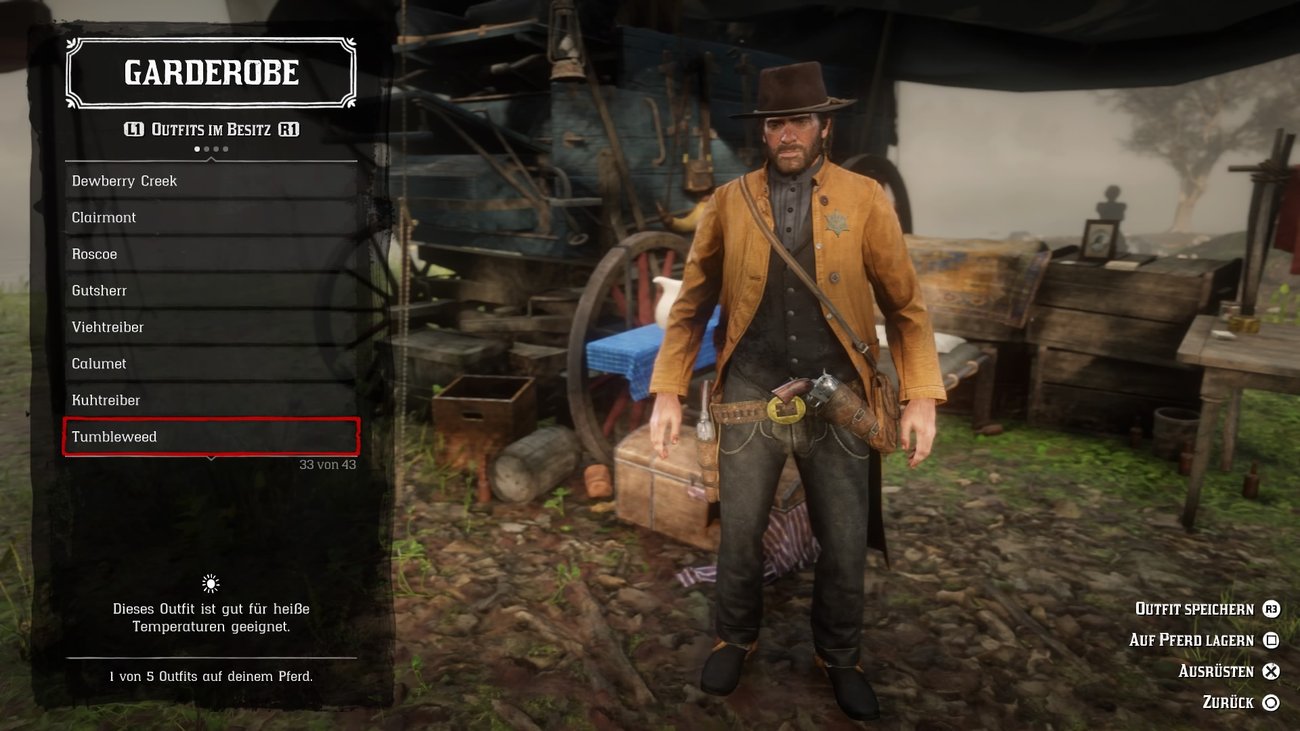1300x731 pixels.
Task: Click the sun icon above temperature hint
Action: (x=210, y=582)
